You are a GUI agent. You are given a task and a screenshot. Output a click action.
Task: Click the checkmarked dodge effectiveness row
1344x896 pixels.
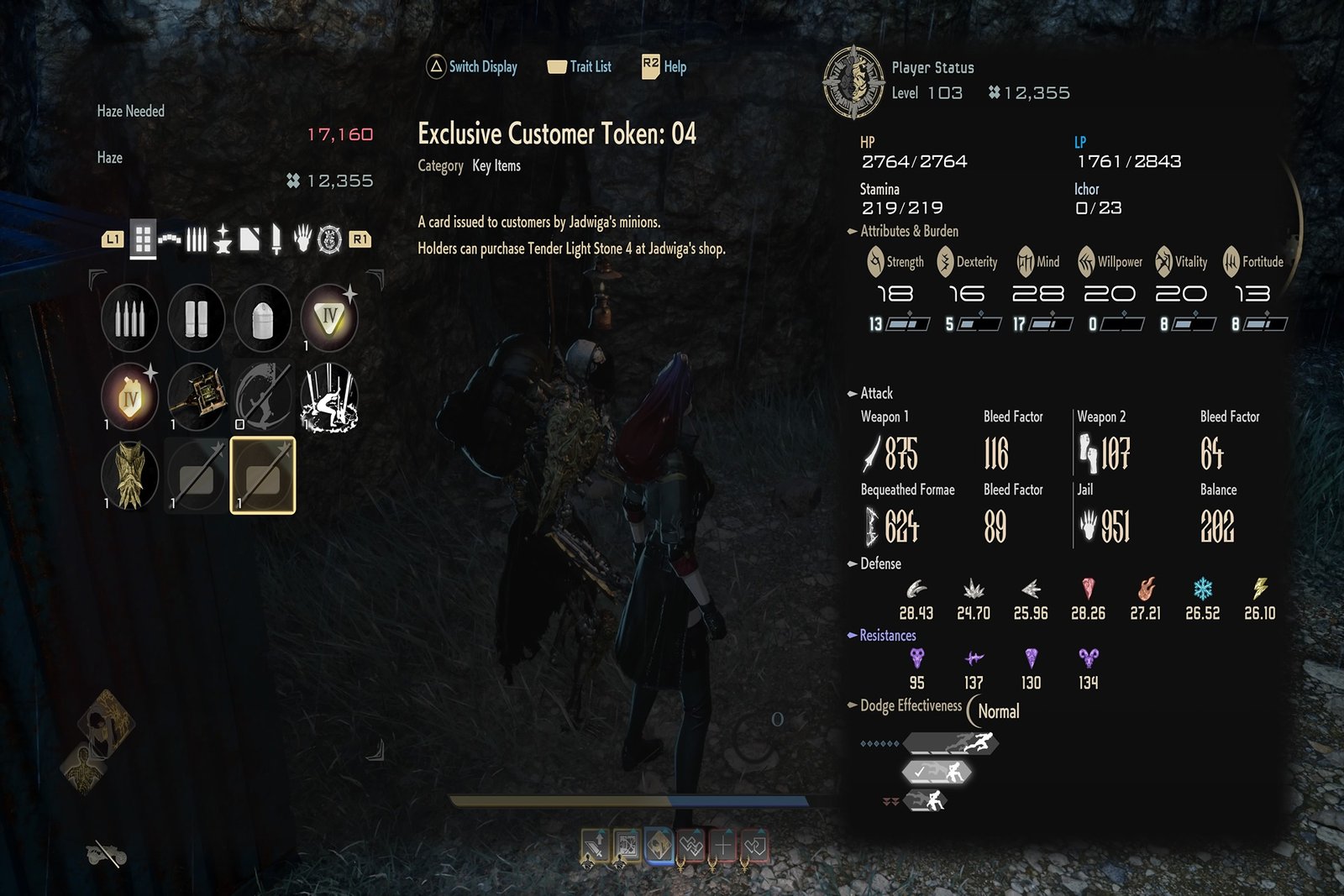(937, 773)
